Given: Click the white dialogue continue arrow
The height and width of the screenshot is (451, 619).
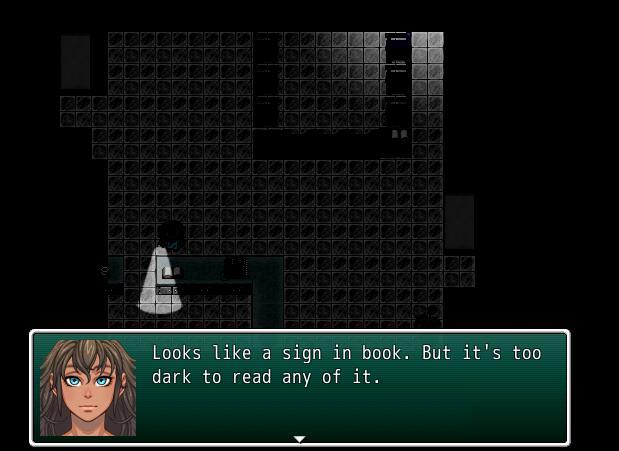Looking at the screenshot, I should click(298, 439).
